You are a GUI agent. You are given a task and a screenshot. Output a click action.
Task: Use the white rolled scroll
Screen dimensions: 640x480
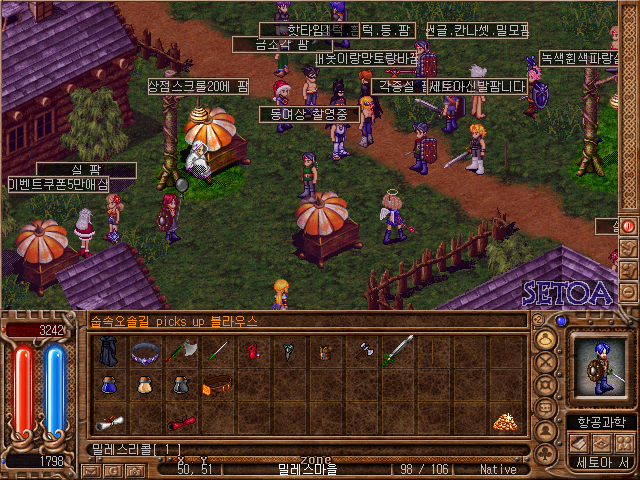(108, 421)
